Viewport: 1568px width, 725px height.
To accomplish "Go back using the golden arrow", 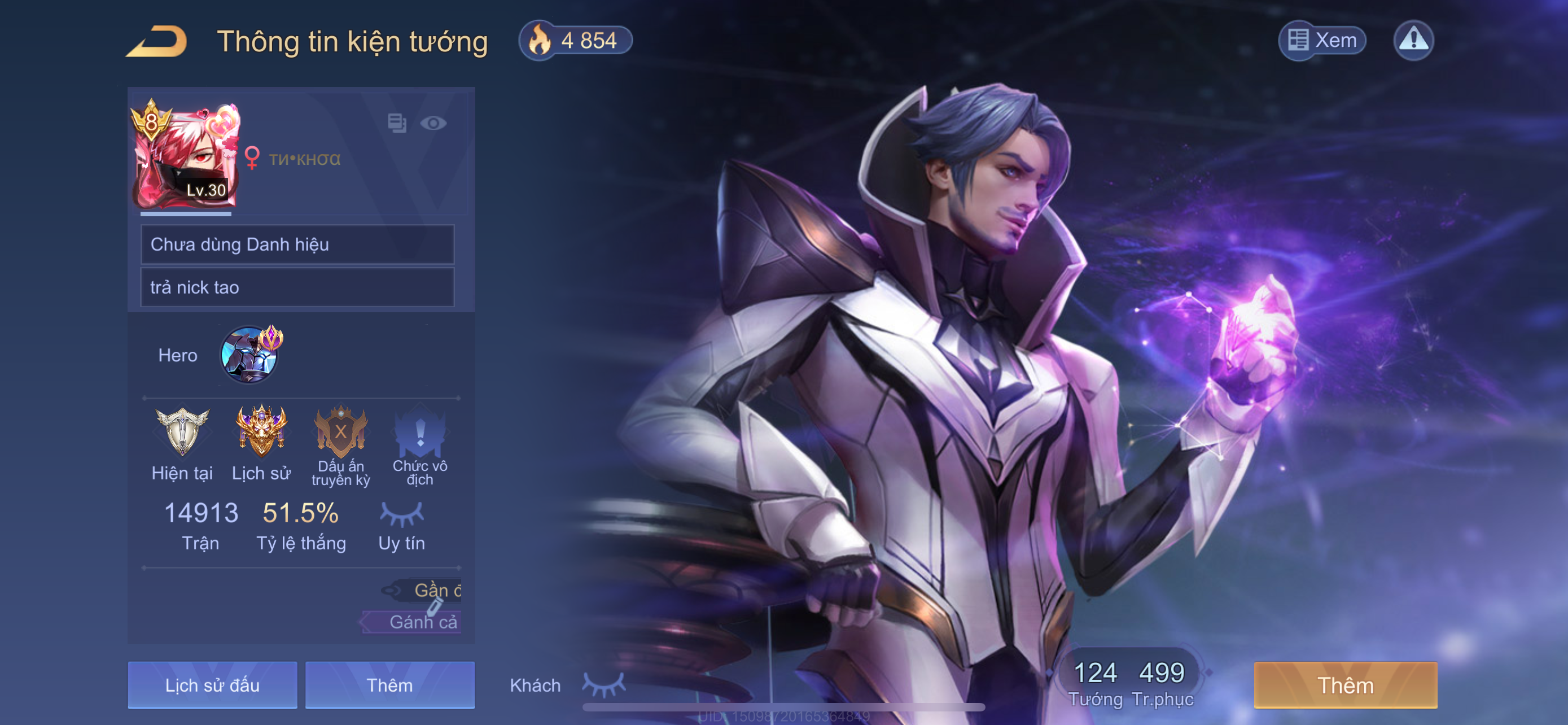I will pyautogui.click(x=157, y=41).
